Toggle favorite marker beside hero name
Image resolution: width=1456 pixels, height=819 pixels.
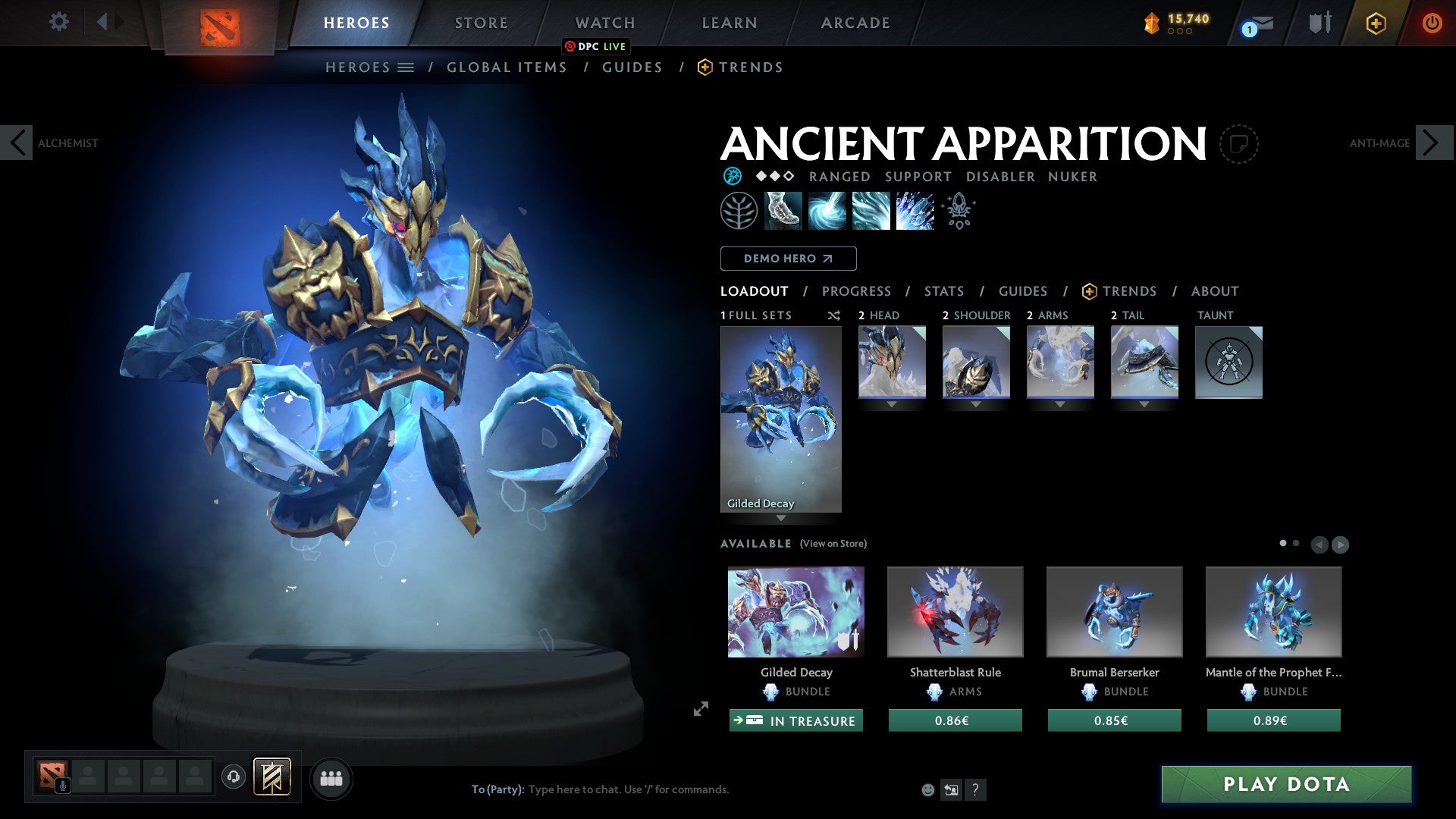coord(1241,144)
